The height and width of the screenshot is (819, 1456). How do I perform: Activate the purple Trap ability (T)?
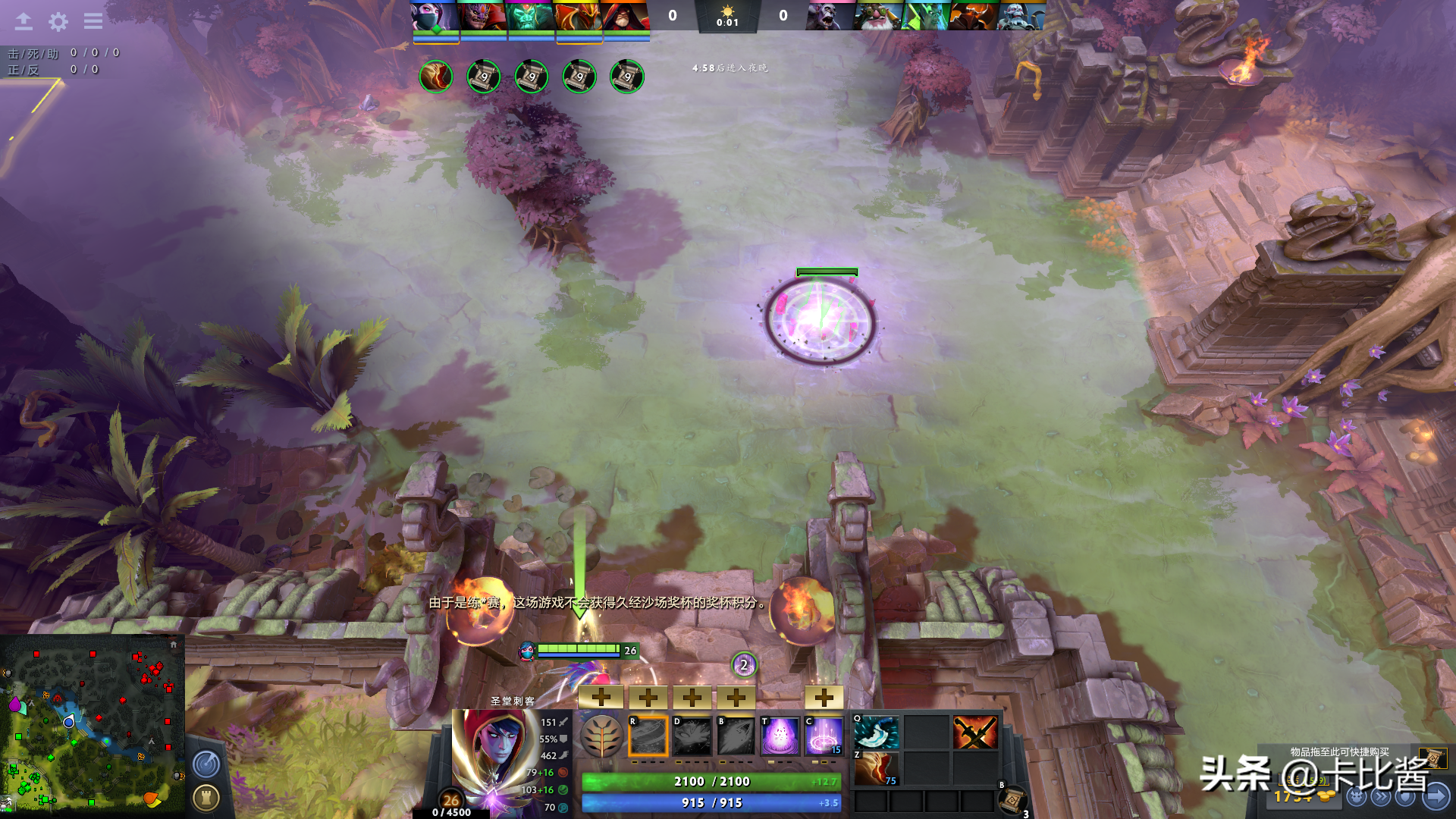(780, 736)
